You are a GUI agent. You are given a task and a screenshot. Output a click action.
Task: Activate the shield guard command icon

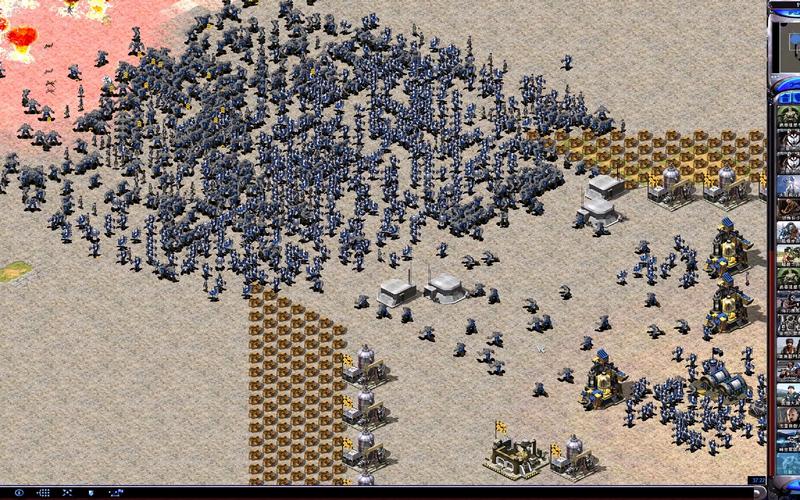point(91,492)
